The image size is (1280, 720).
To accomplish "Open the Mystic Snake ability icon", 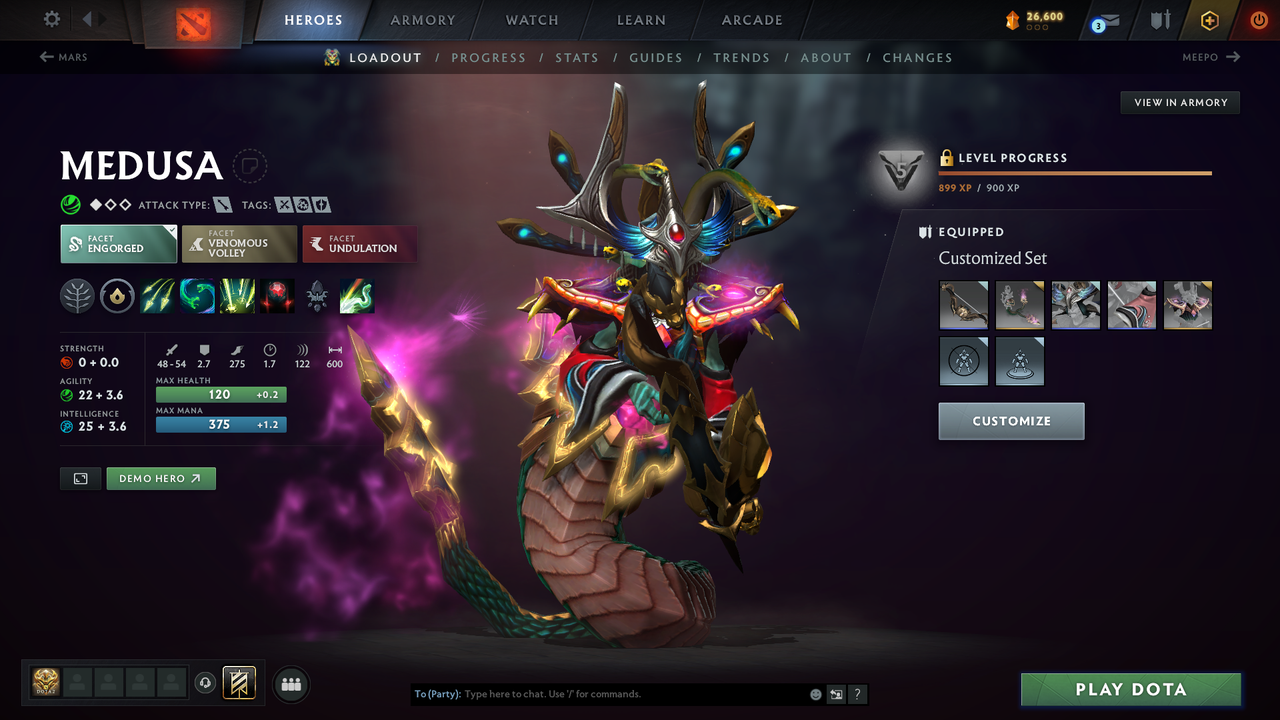I will click(197, 295).
